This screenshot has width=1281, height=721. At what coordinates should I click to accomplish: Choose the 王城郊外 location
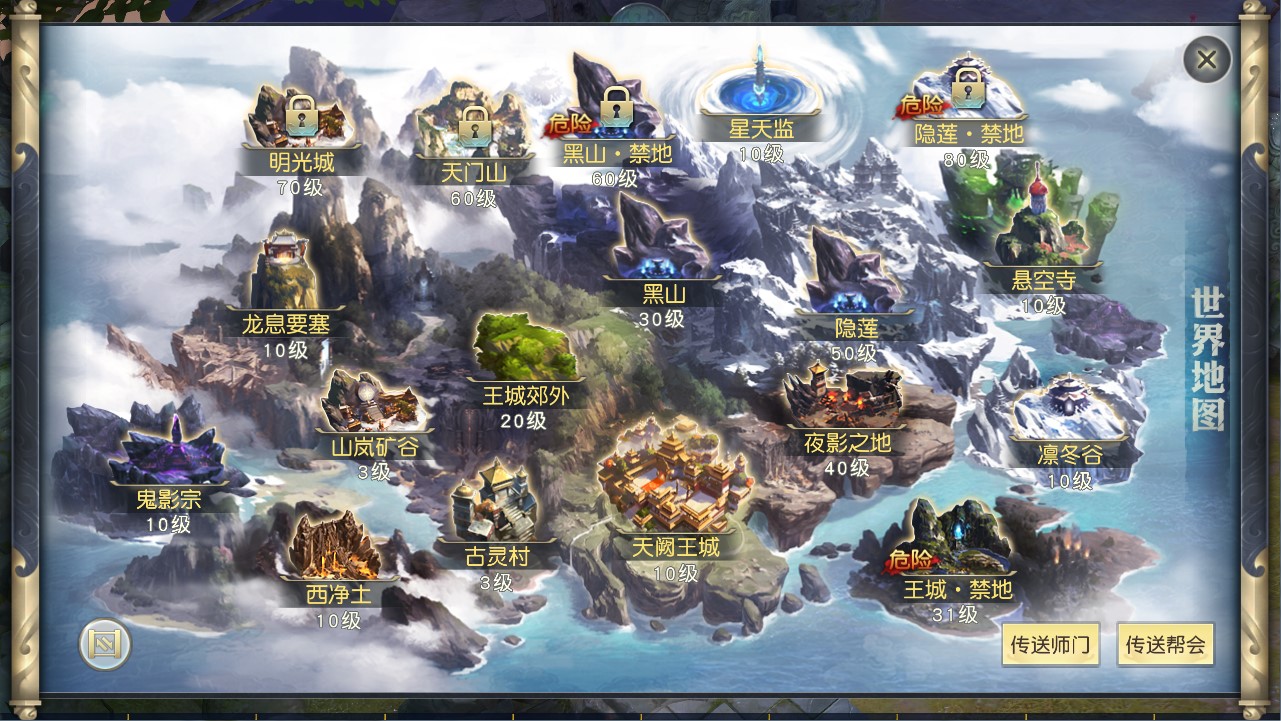(525, 360)
